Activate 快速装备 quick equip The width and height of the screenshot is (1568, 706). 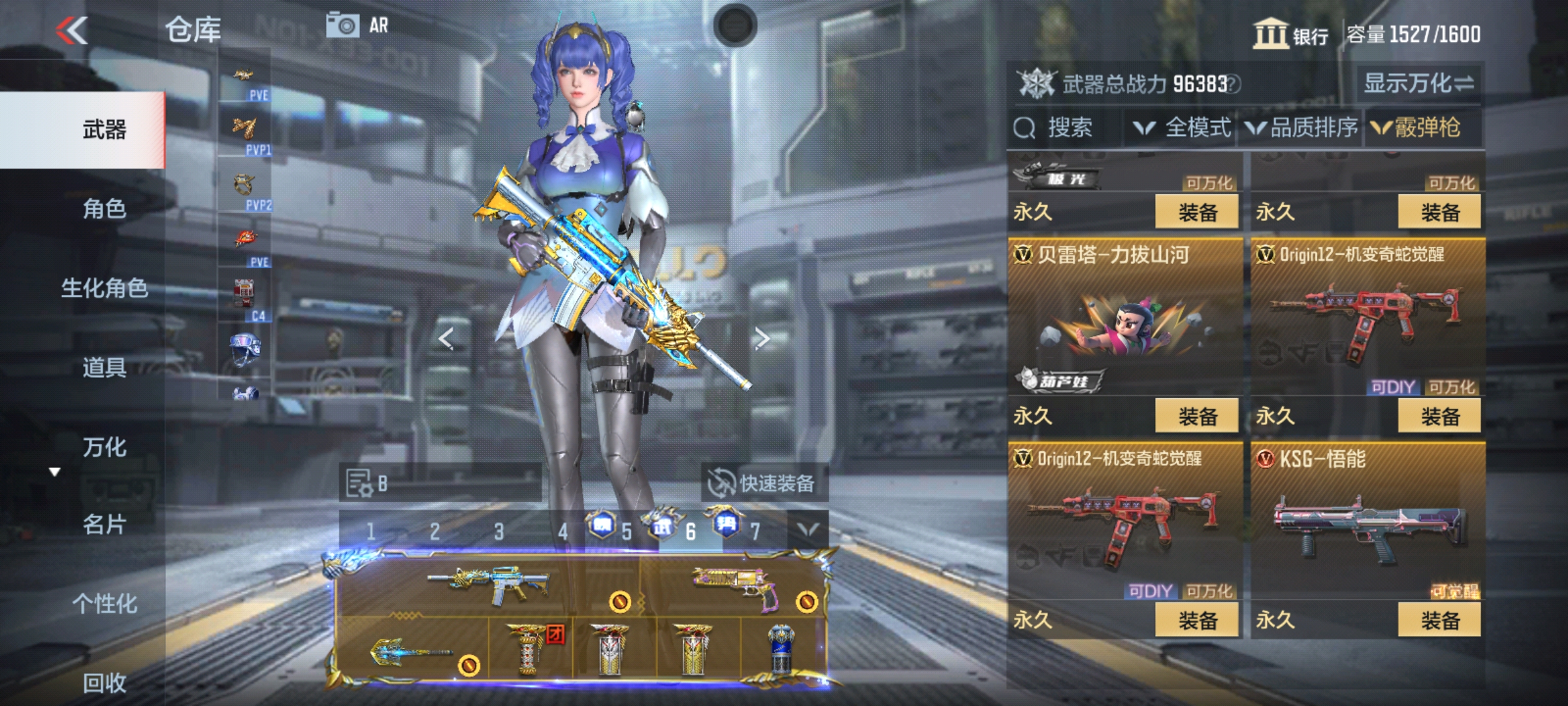(763, 483)
